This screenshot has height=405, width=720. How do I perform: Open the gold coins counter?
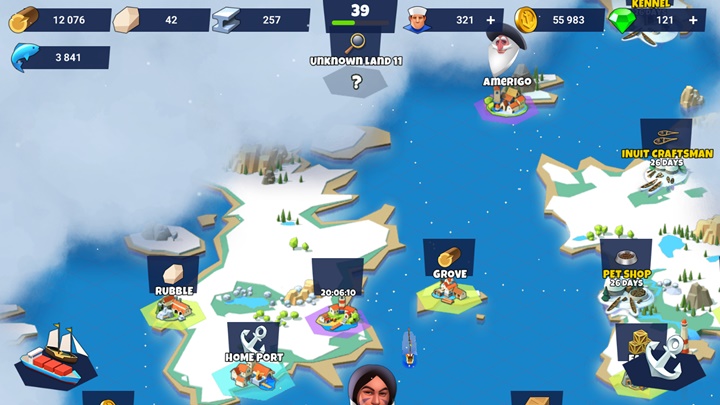point(560,20)
